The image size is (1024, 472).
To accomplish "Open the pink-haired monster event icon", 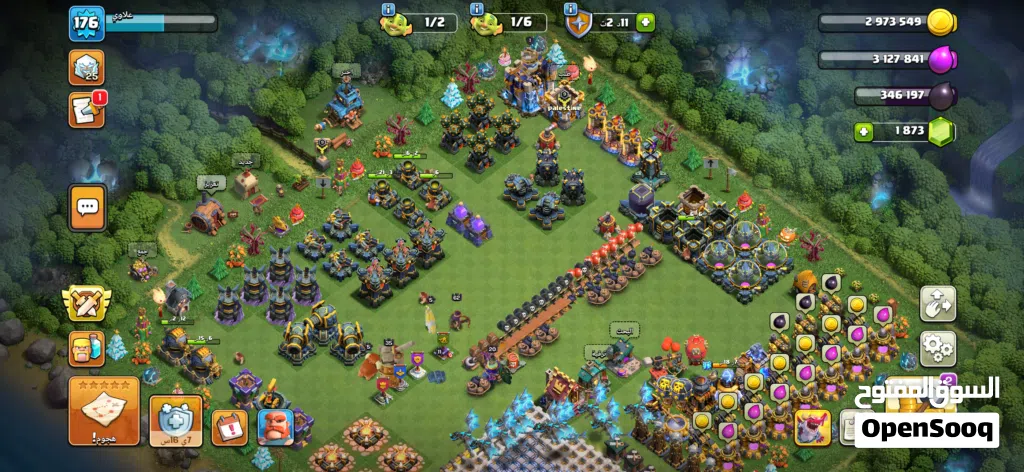I will click(811, 426).
